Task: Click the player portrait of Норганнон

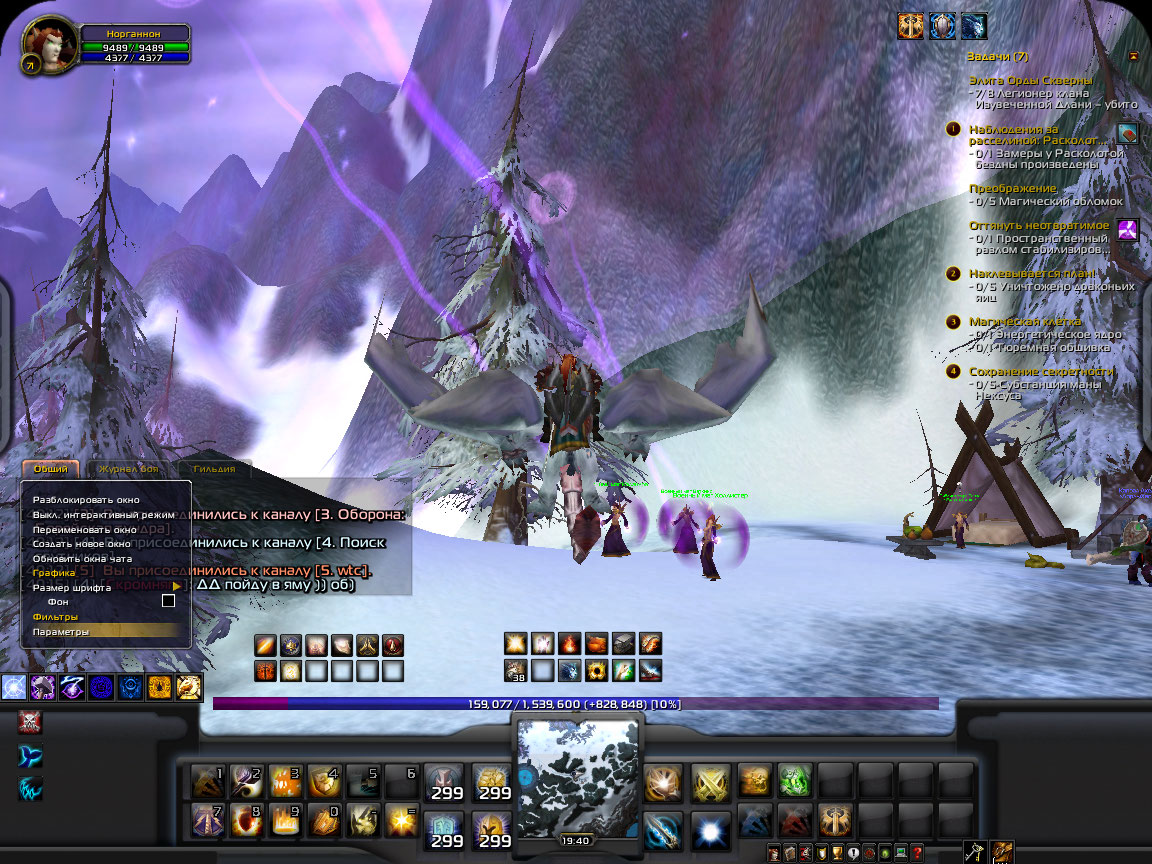Action: [x=49, y=45]
